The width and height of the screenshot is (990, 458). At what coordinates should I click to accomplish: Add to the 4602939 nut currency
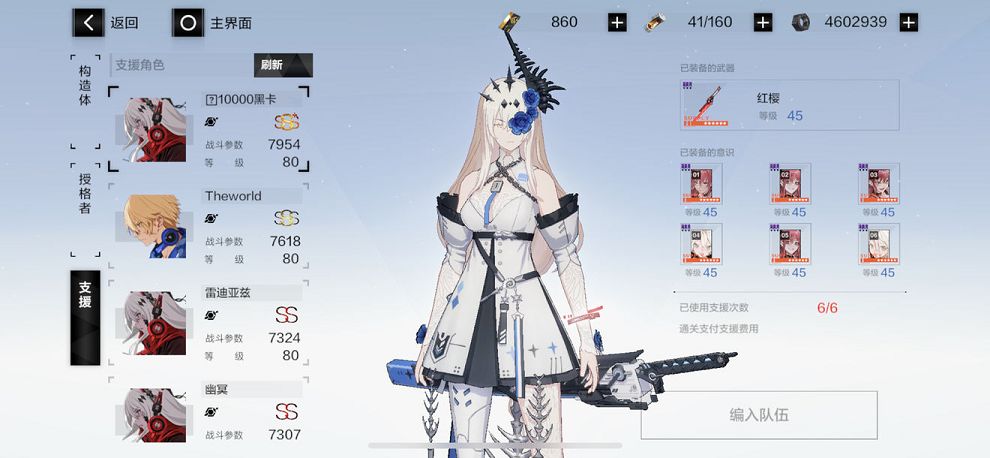point(908,22)
